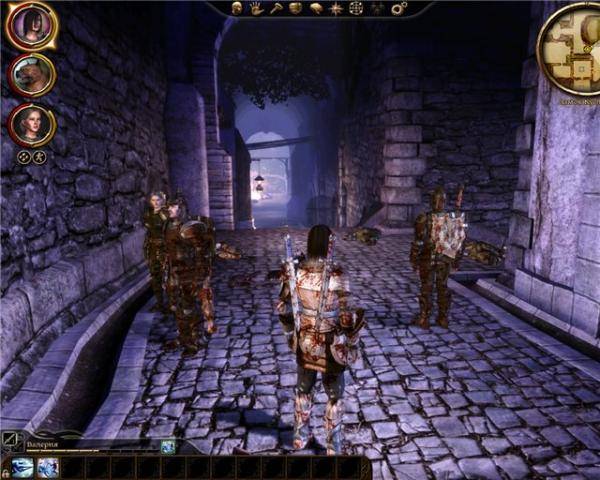The width and height of the screenshot is (600, 480).
Task: Open the inventory chest icon
Action: [295, 8]
